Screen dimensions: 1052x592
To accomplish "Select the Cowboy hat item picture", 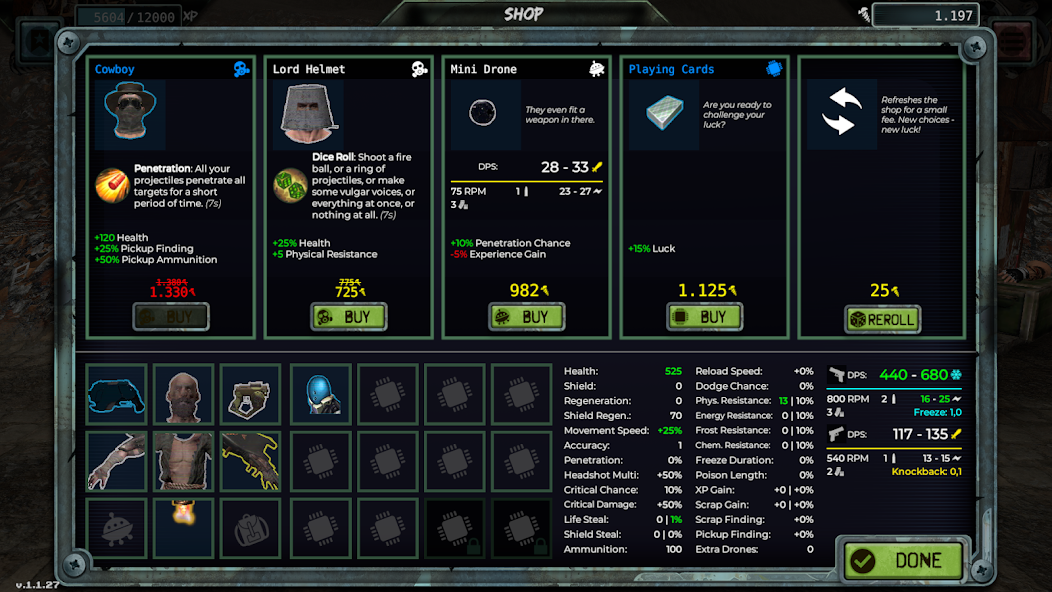I will [x=130, y=115].
